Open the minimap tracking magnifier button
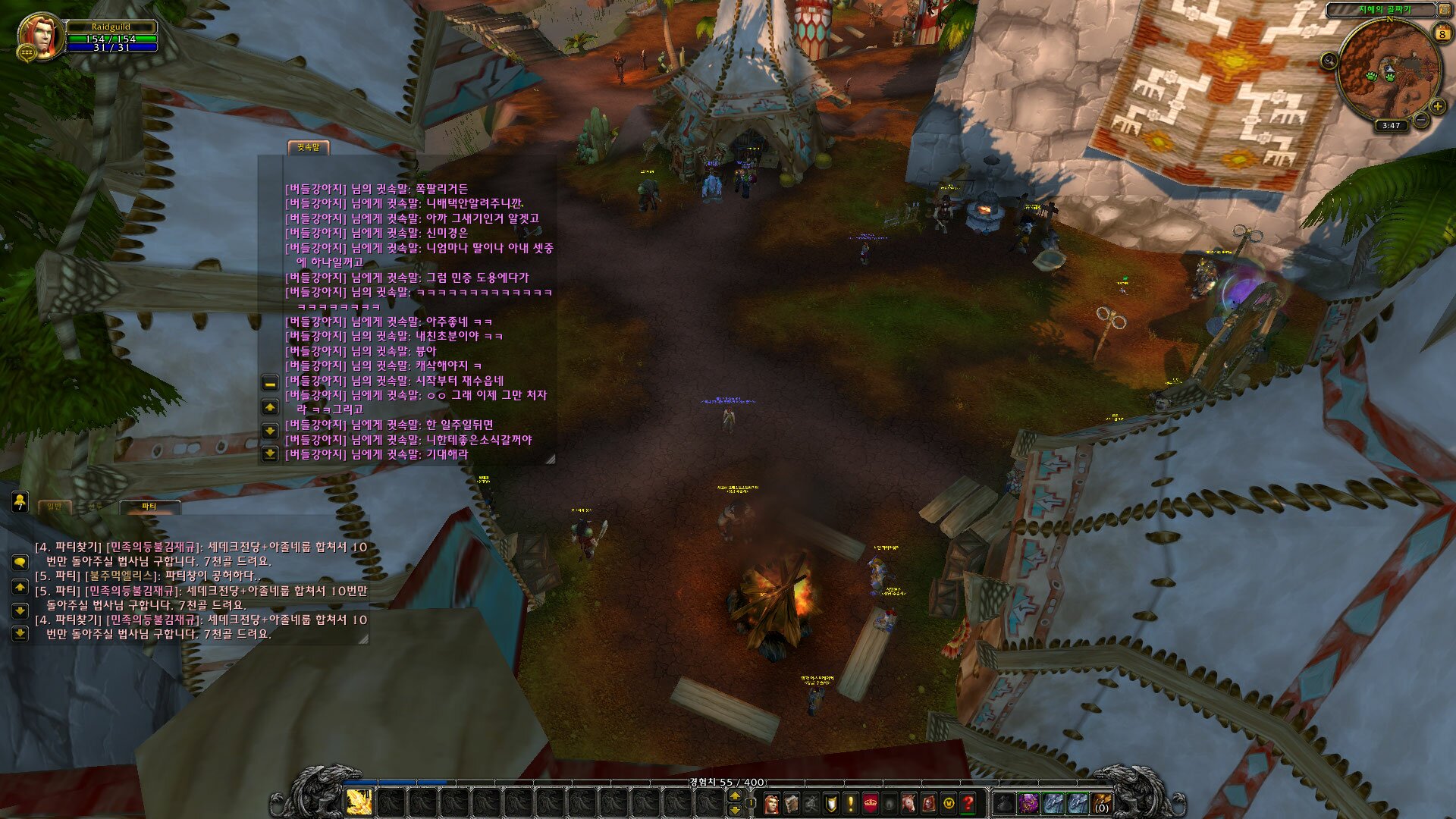Viewport: 1456px width, 819px height. coord(1329,61)
